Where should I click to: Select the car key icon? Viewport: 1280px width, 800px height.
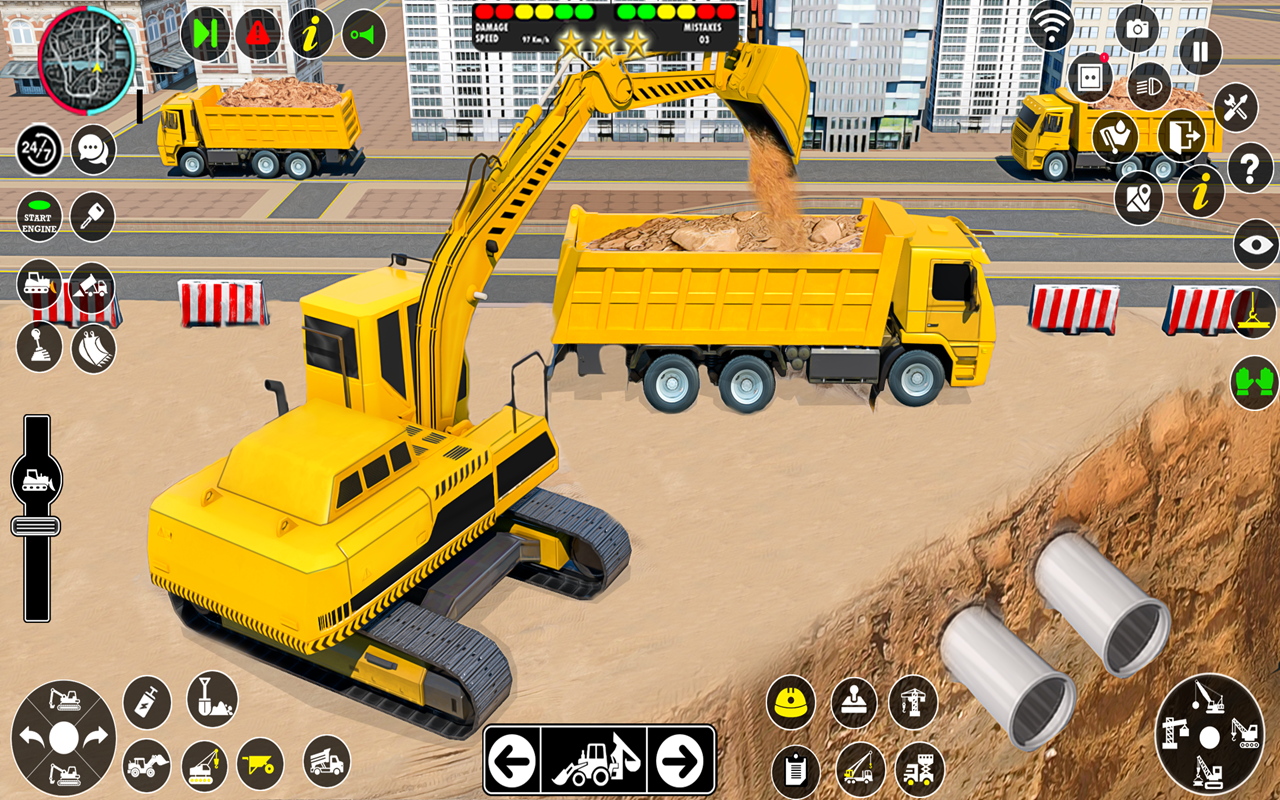[x=93, y=217]
